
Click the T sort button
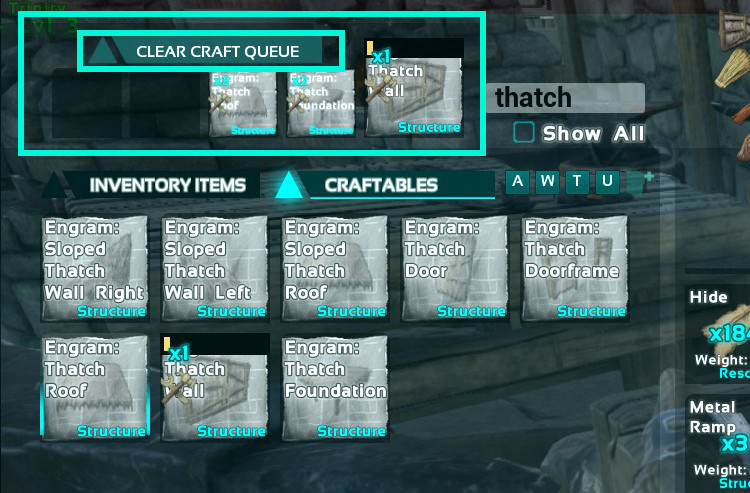point(577,181)
